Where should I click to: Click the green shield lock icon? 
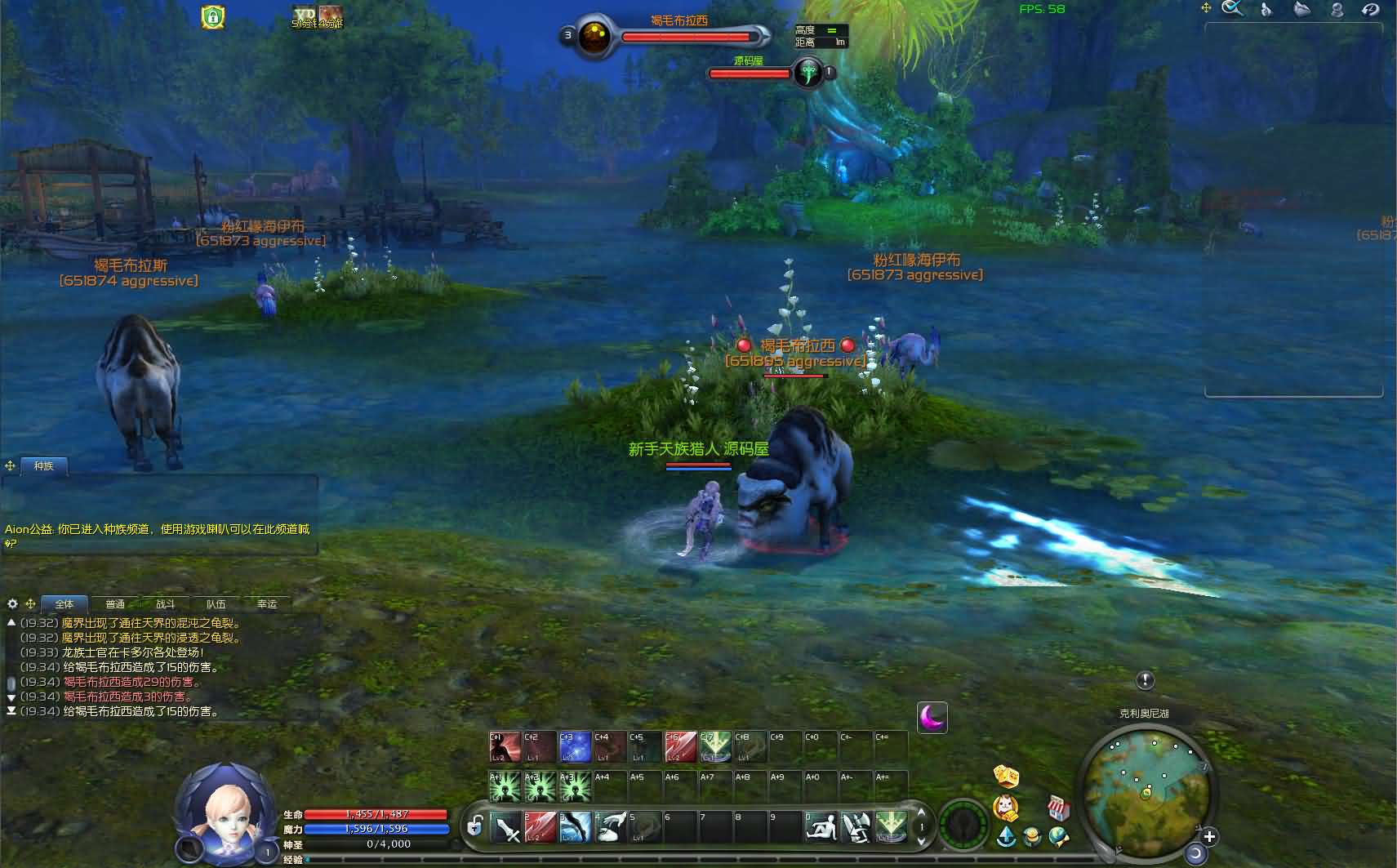coord(213,16)
